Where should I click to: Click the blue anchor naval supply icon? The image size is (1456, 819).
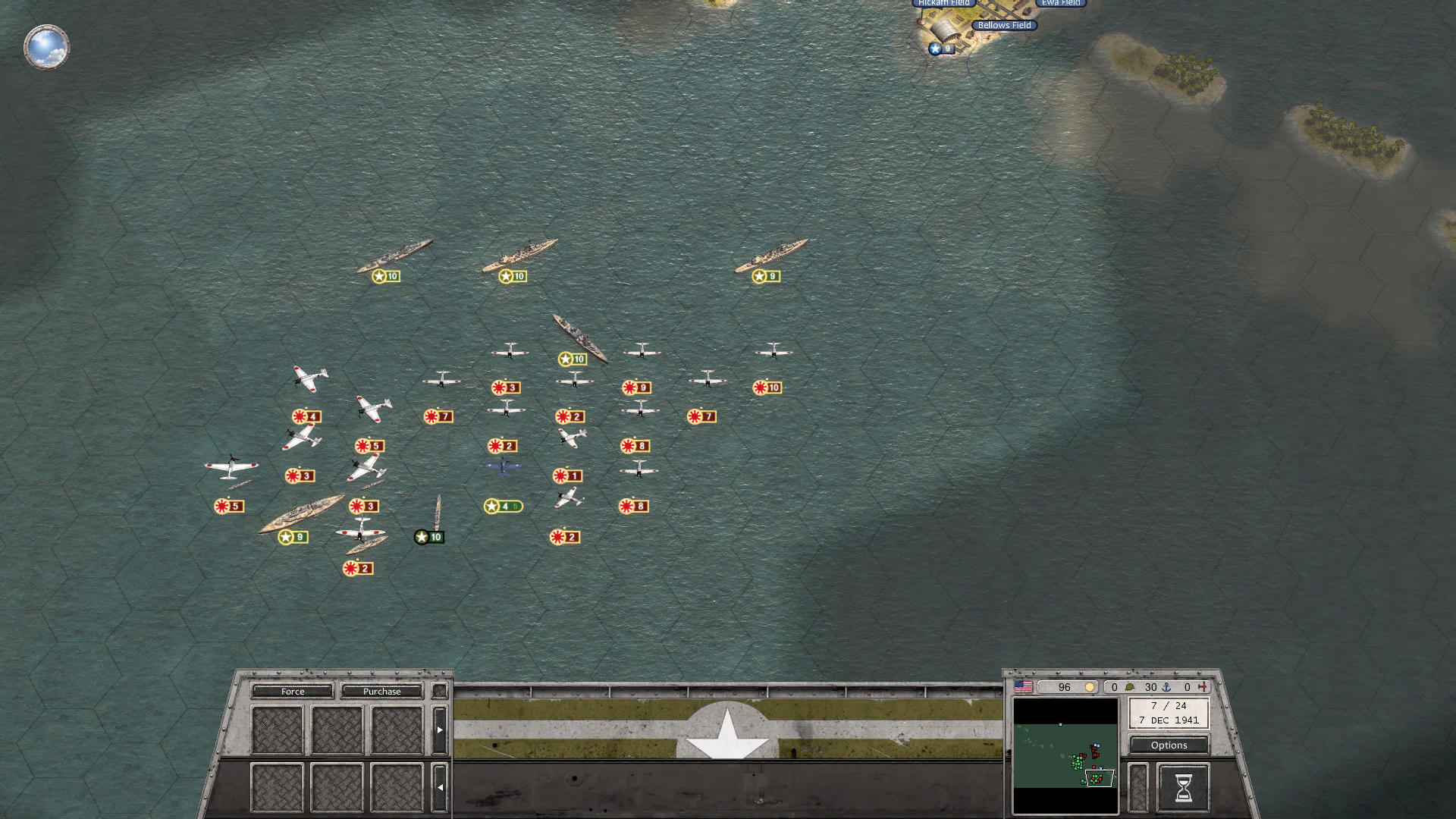click(x=1166, y=687)
